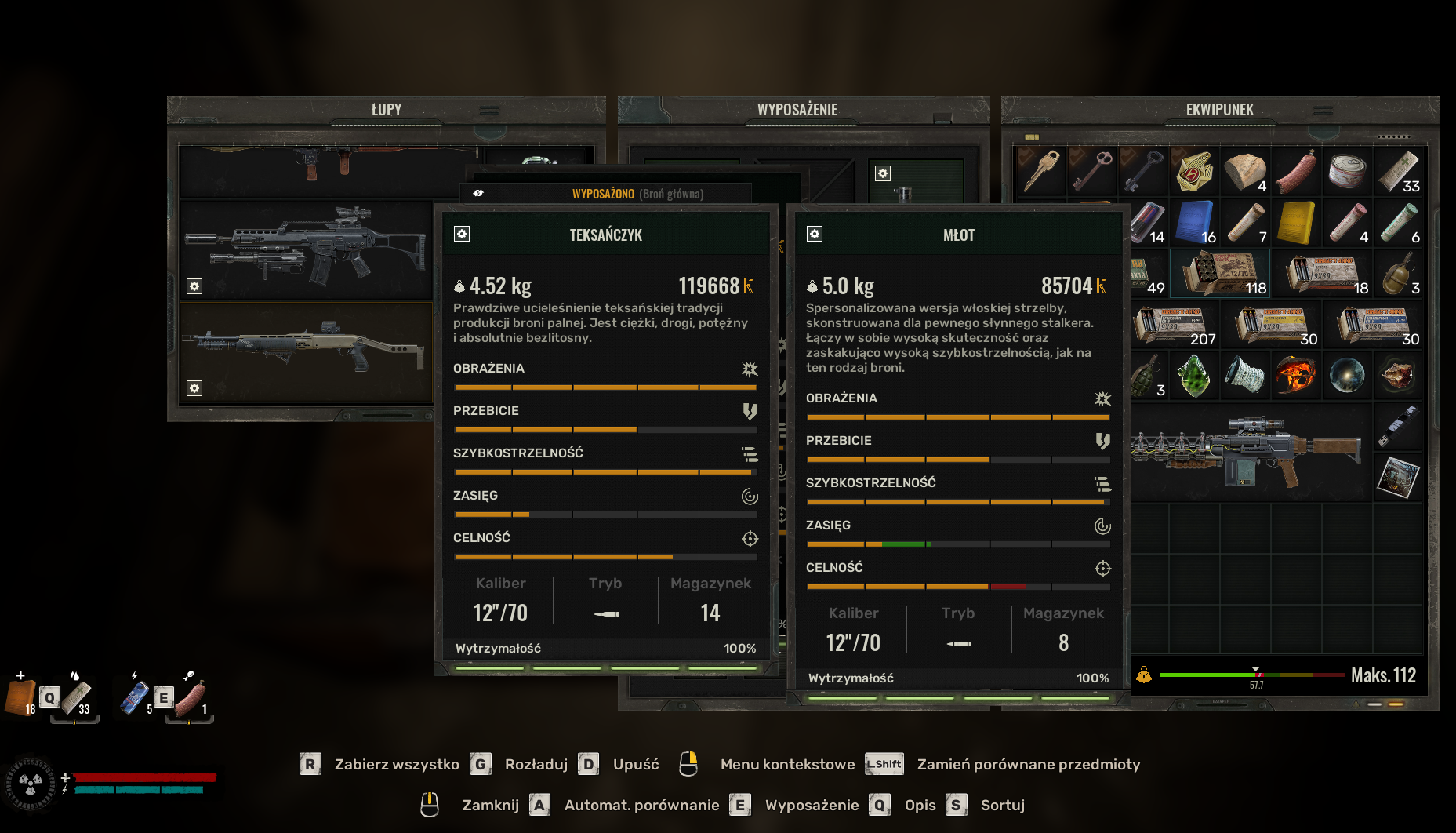Select the bandage stack of 33
1456x833 pixels.
pos(1398,170)
